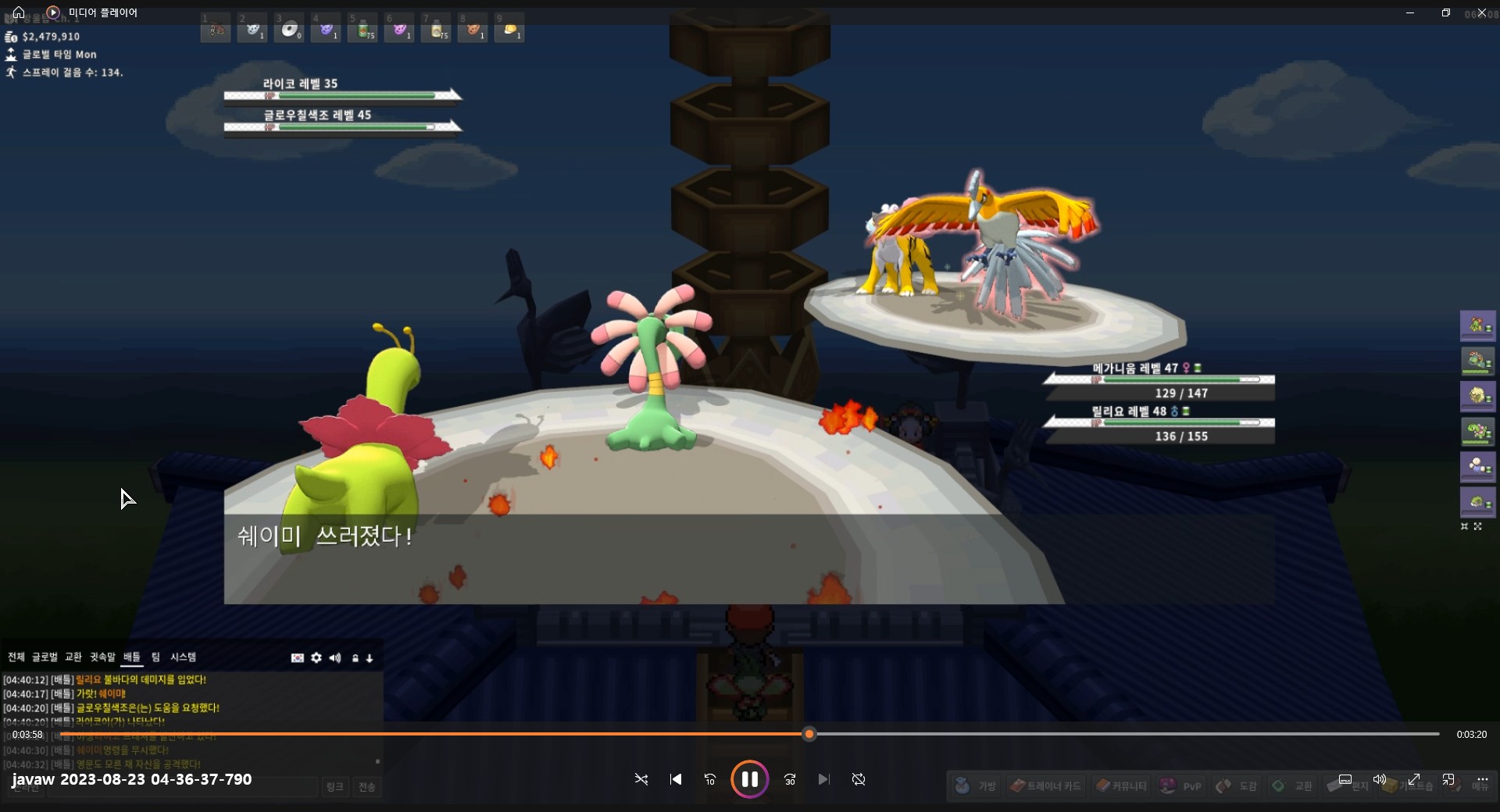Select the yellow item in slot nine
This screenshot has height=812, width=1500.
[509, 30]
